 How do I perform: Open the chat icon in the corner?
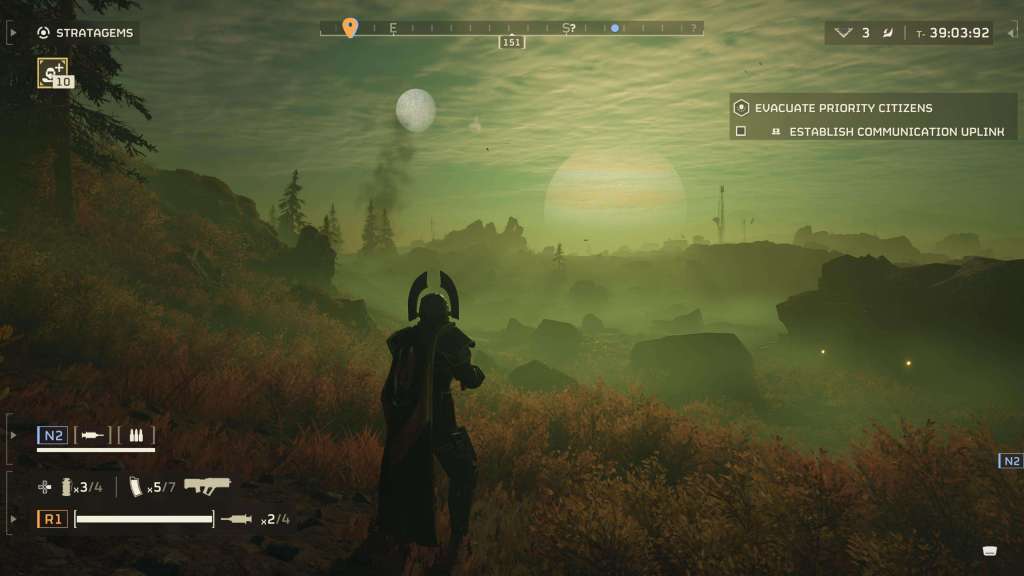click(x=990, y=551)
